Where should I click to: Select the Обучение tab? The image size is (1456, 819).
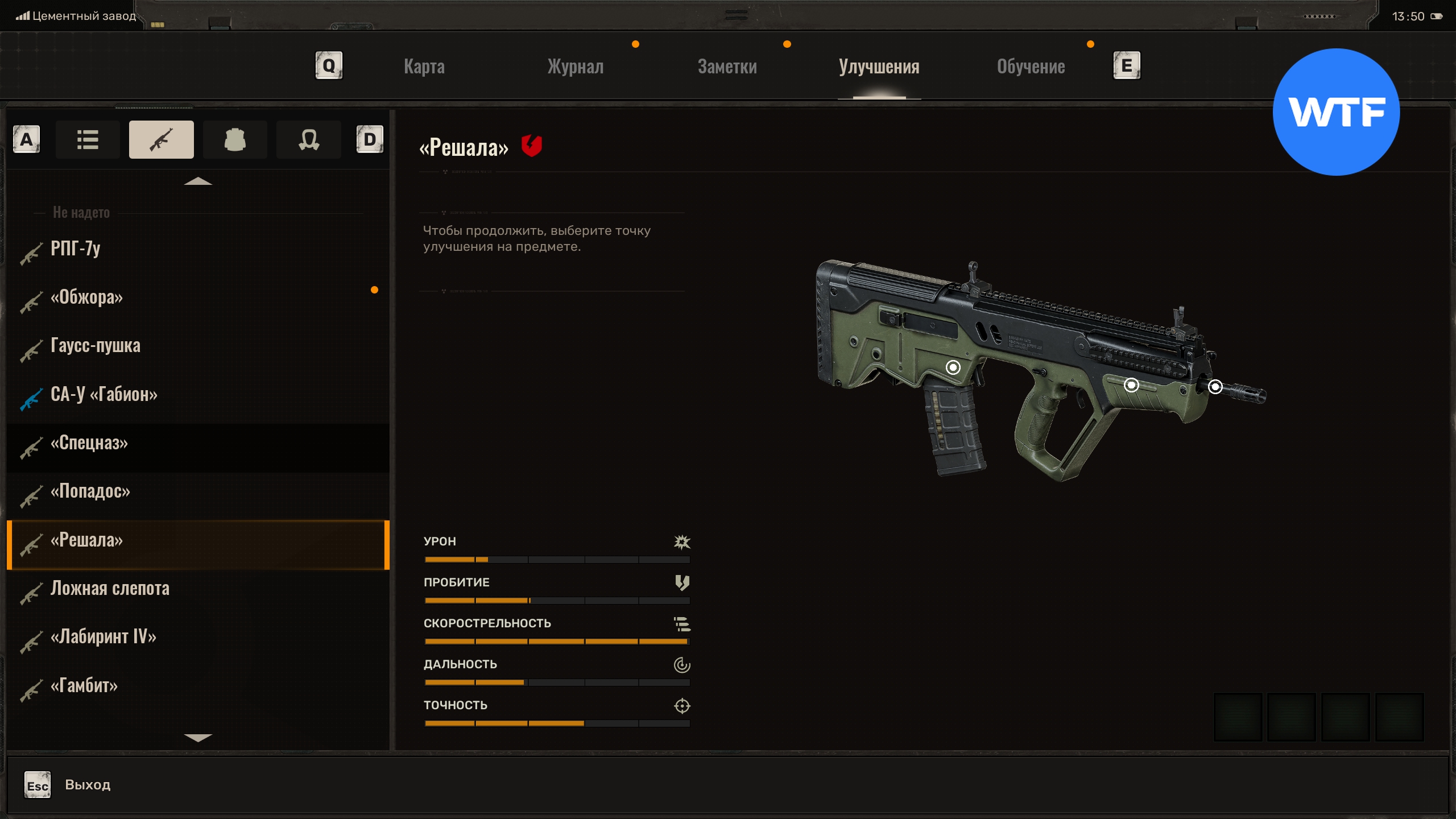click(1031, 67)
